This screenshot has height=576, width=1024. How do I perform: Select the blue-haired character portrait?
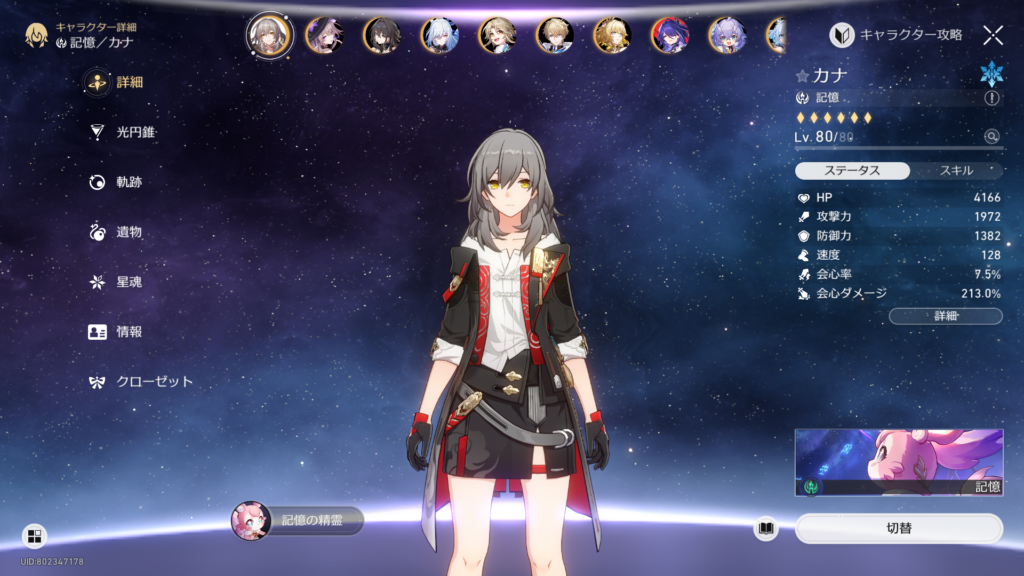pyautogui.click(x=441, y=35)
